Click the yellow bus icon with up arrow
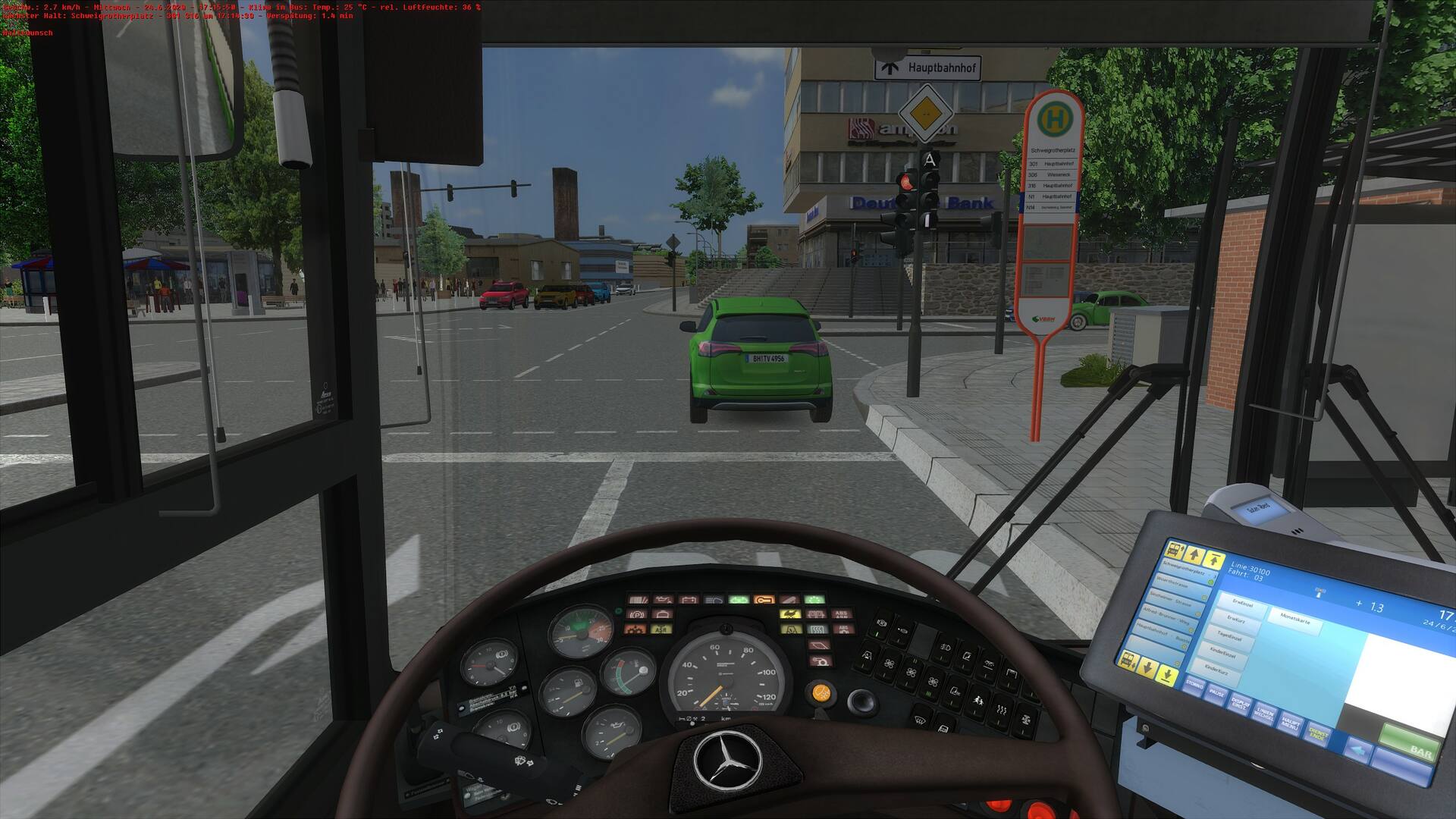Image resolution: width=1456 pixels, height=819 pixels. (x=1175, y=549)
